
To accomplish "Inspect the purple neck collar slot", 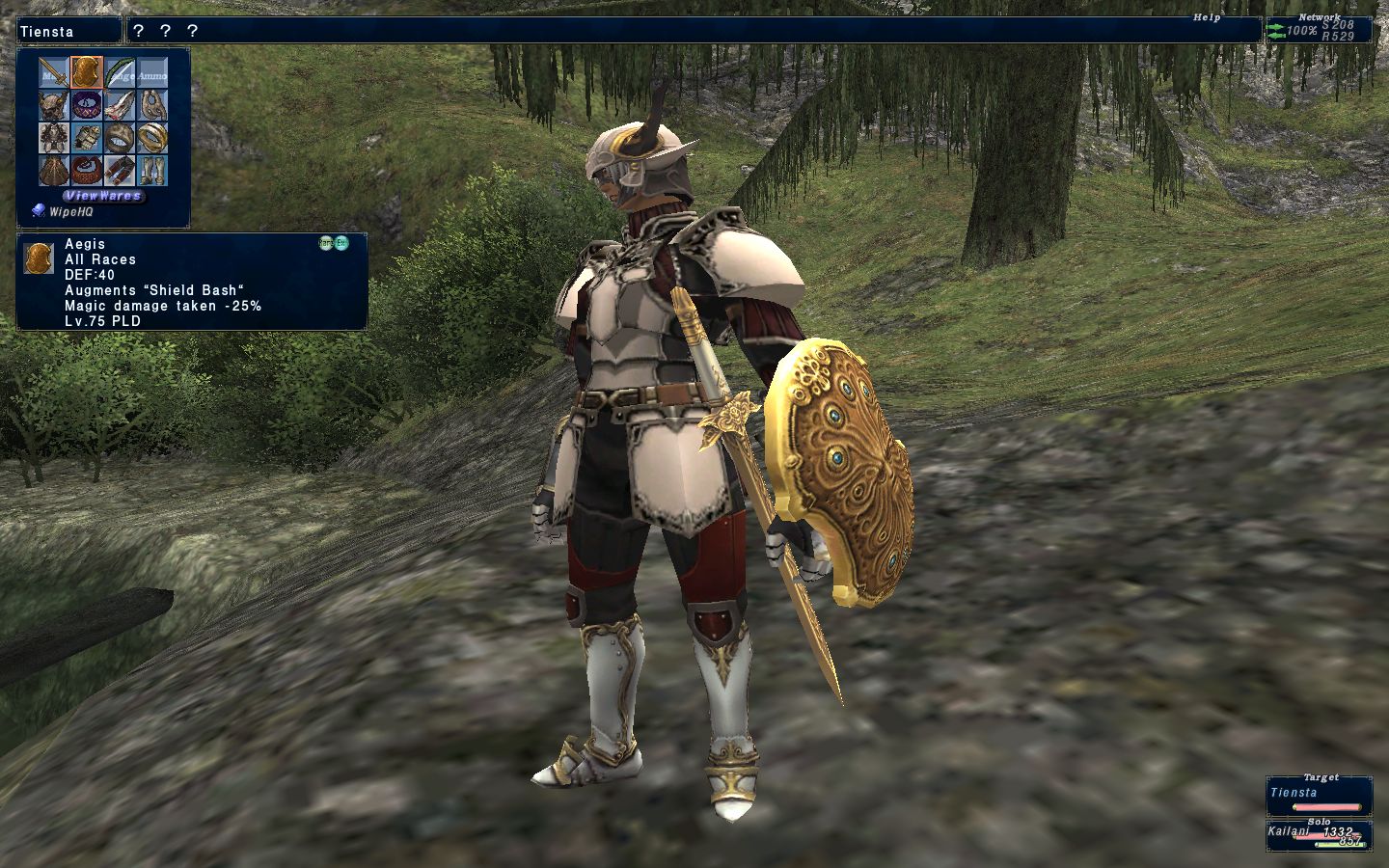I will (86, 105).
